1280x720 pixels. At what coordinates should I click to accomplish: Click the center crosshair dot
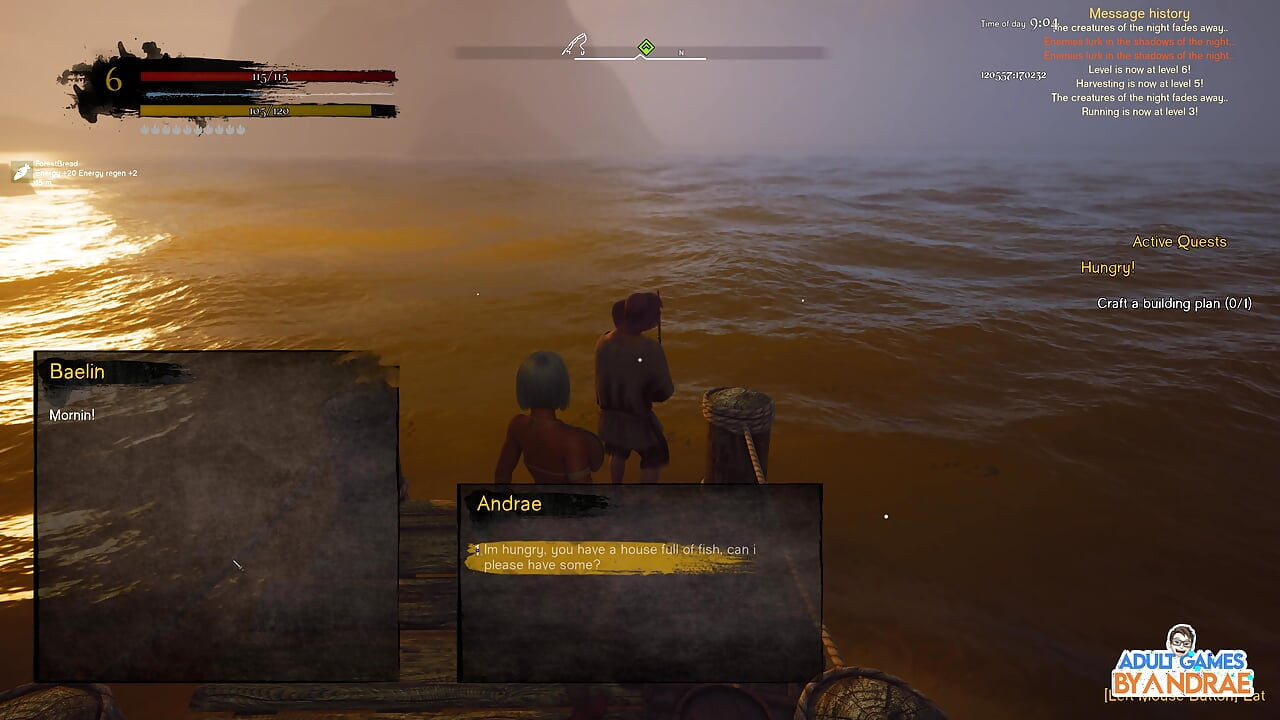tap(640, 360)
